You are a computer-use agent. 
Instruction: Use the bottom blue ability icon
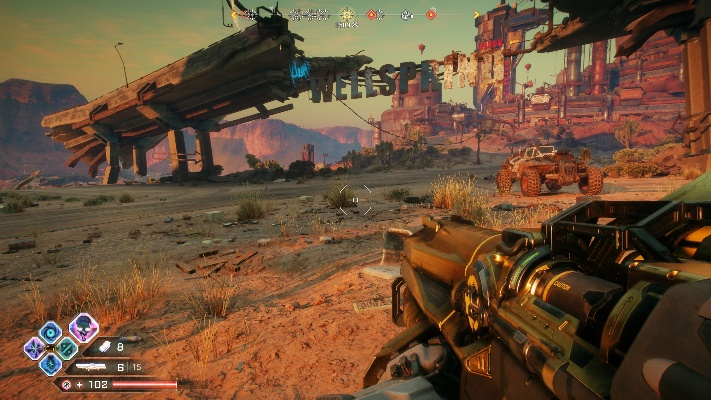pos(51,364)
